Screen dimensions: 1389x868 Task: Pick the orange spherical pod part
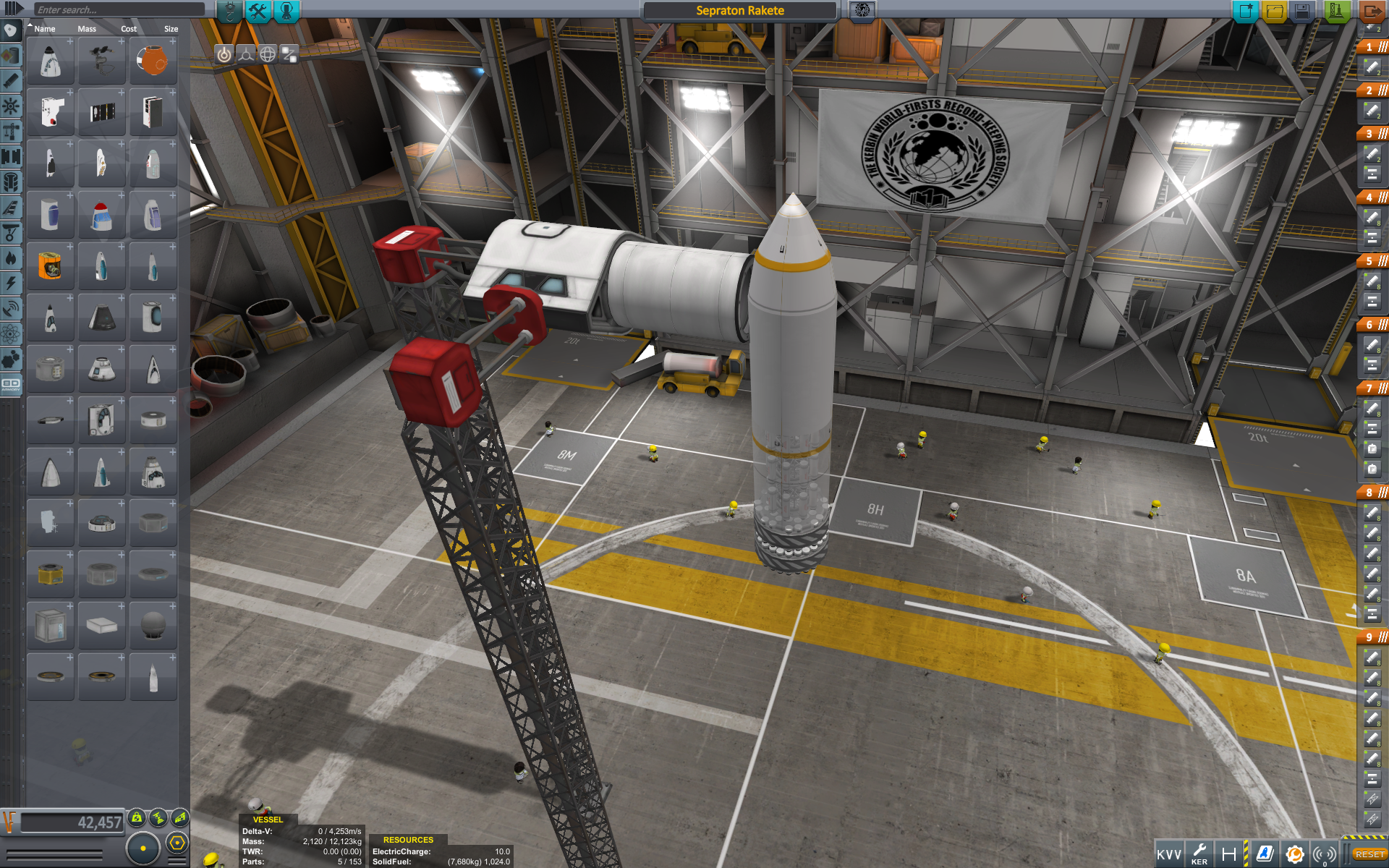click(153, 61)
